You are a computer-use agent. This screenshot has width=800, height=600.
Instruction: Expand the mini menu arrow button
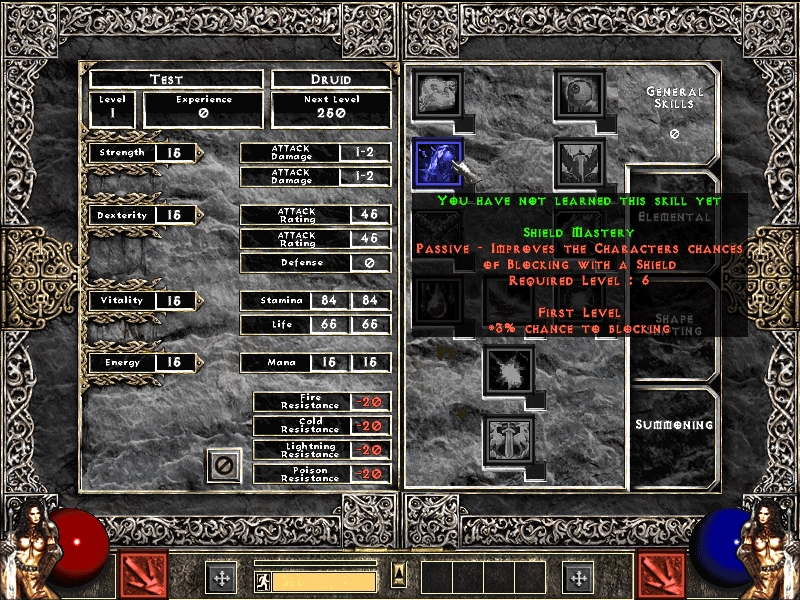[399, 573]
